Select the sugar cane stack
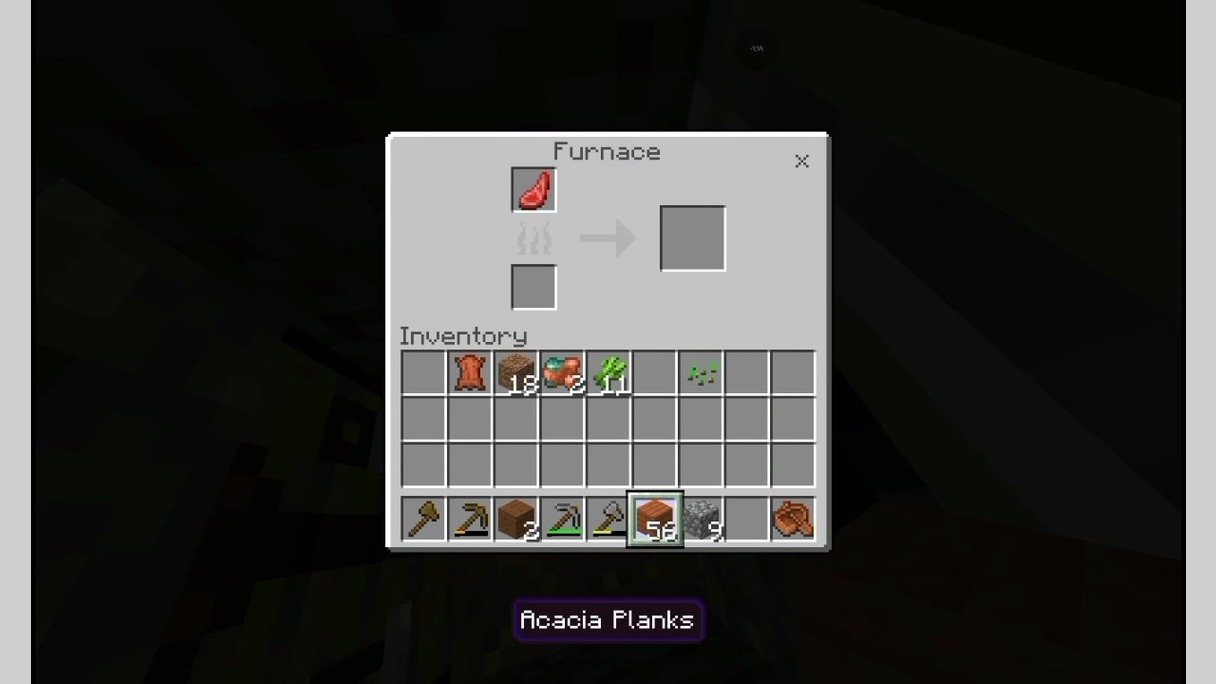This screenshot has width=1216, height=684. 608,373
